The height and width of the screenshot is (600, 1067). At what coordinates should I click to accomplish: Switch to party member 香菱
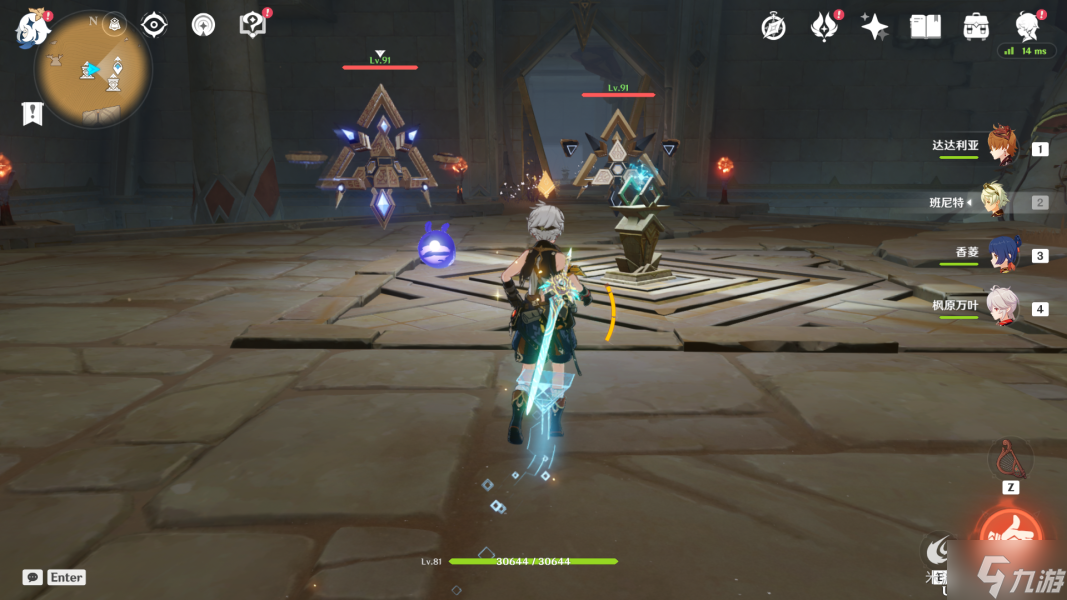point(1003,254)
